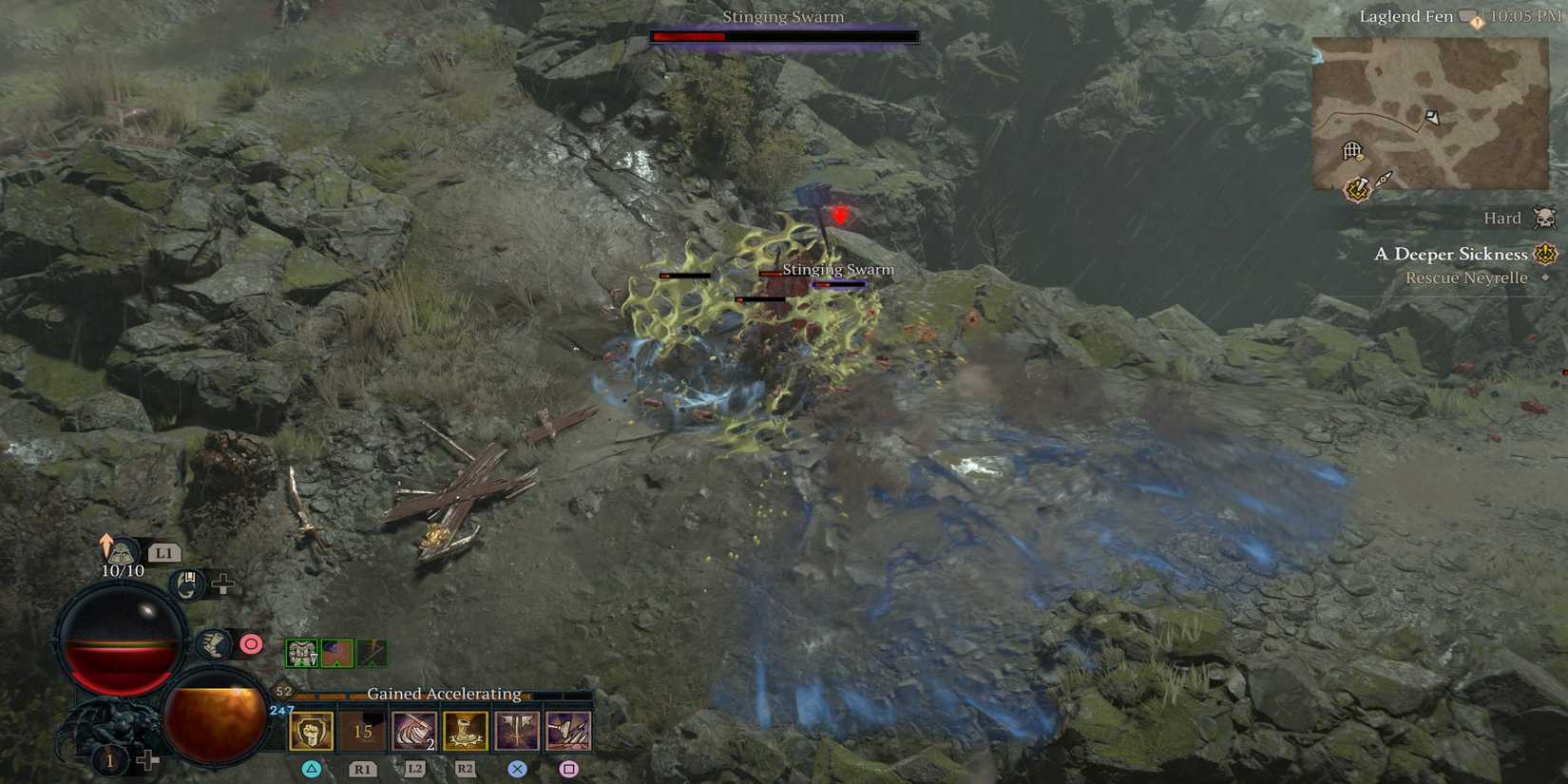Drink the healing potion bound to L1

[122, 552]
